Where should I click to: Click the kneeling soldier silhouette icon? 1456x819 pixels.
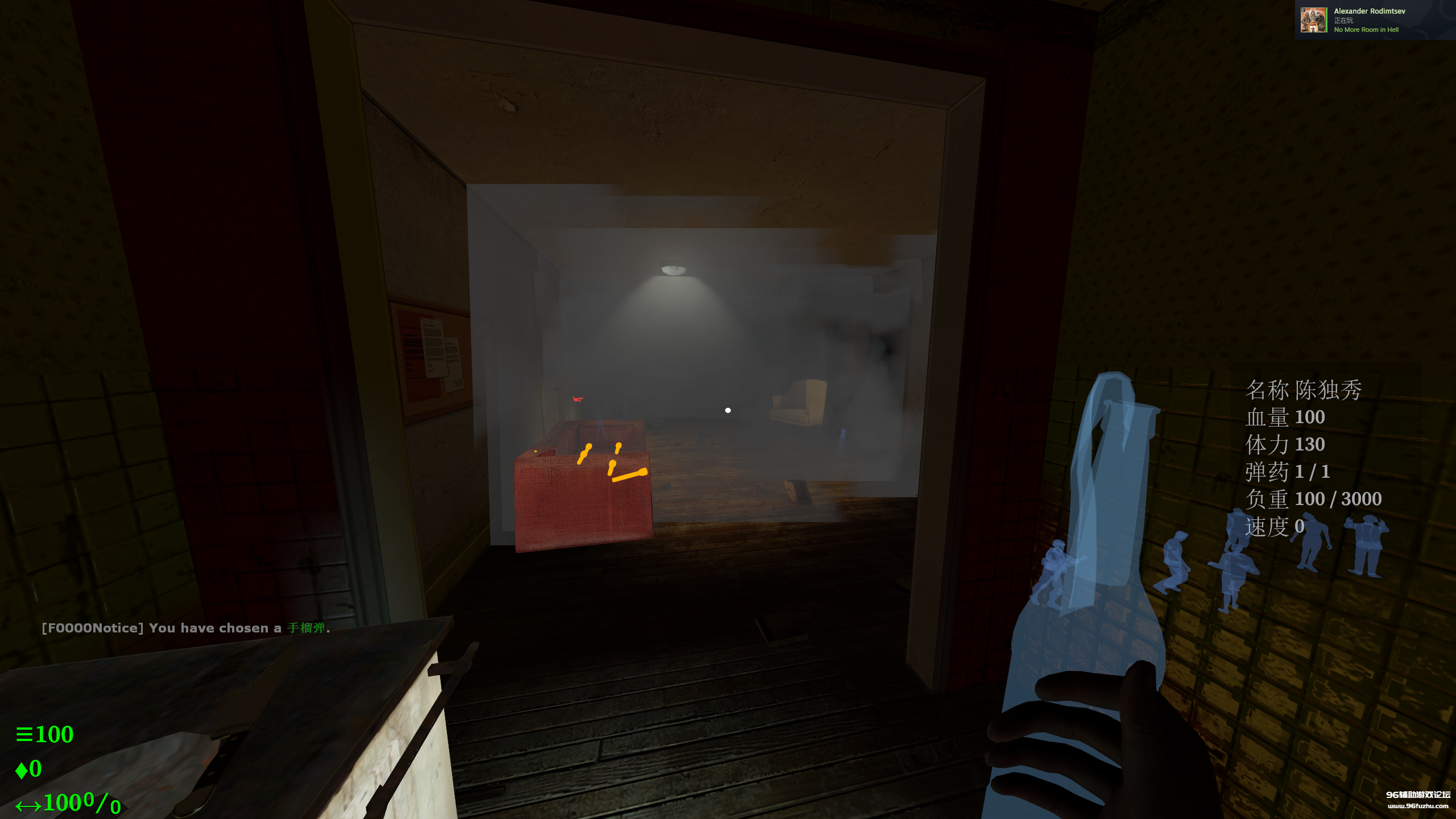1056,570
